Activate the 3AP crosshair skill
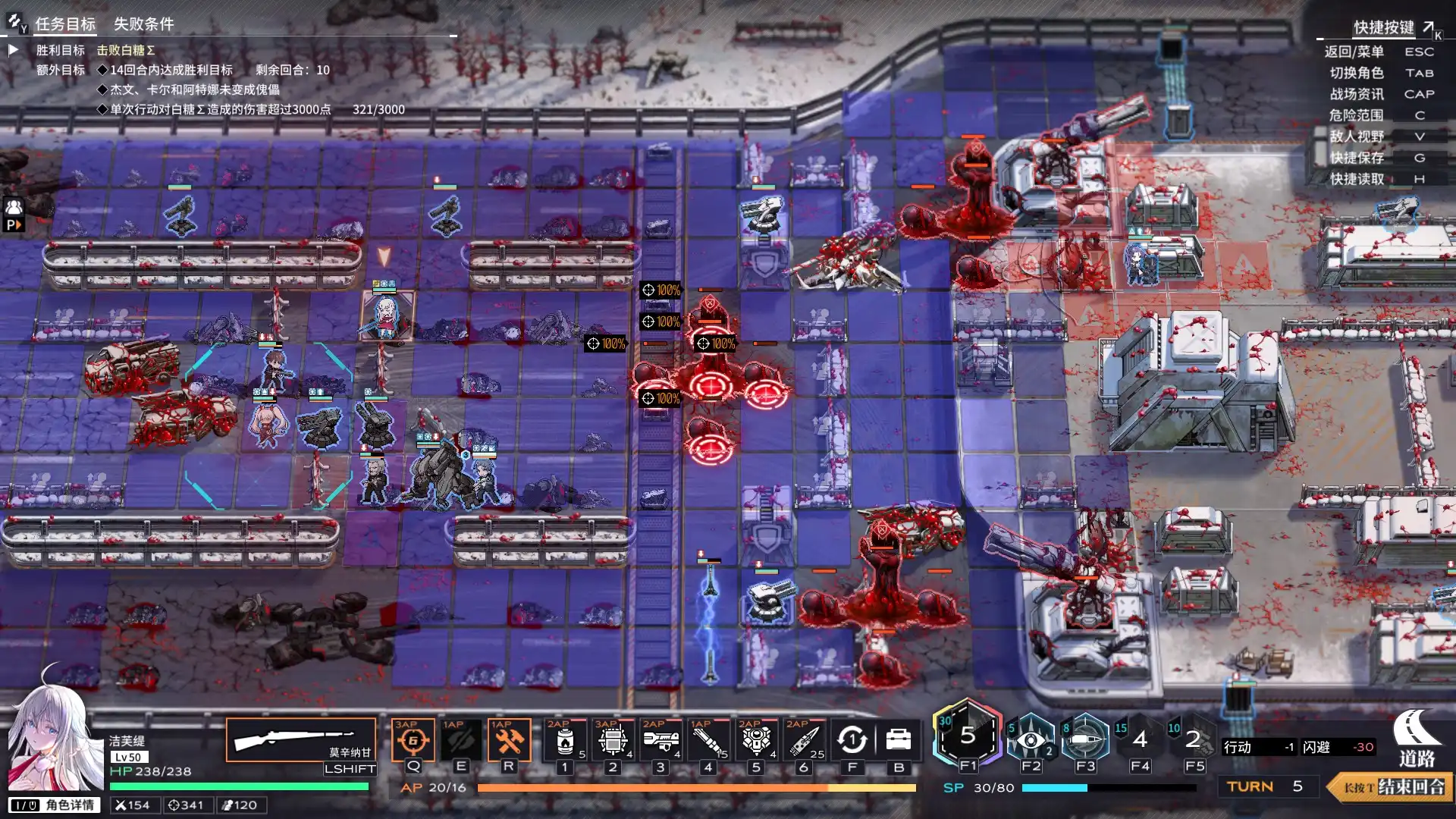 click(413, 740)
